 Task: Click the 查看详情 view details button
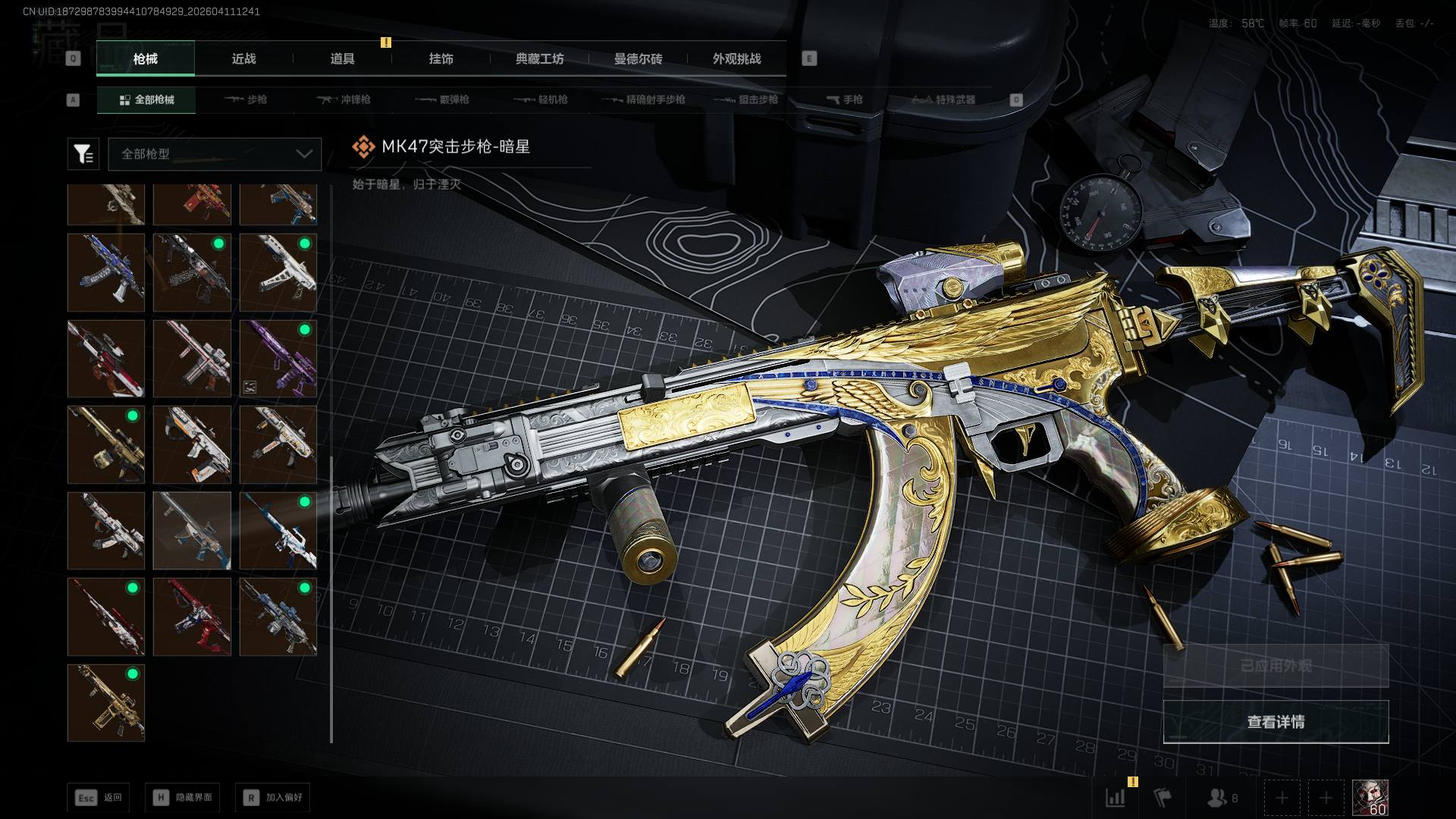(1276, 722)
